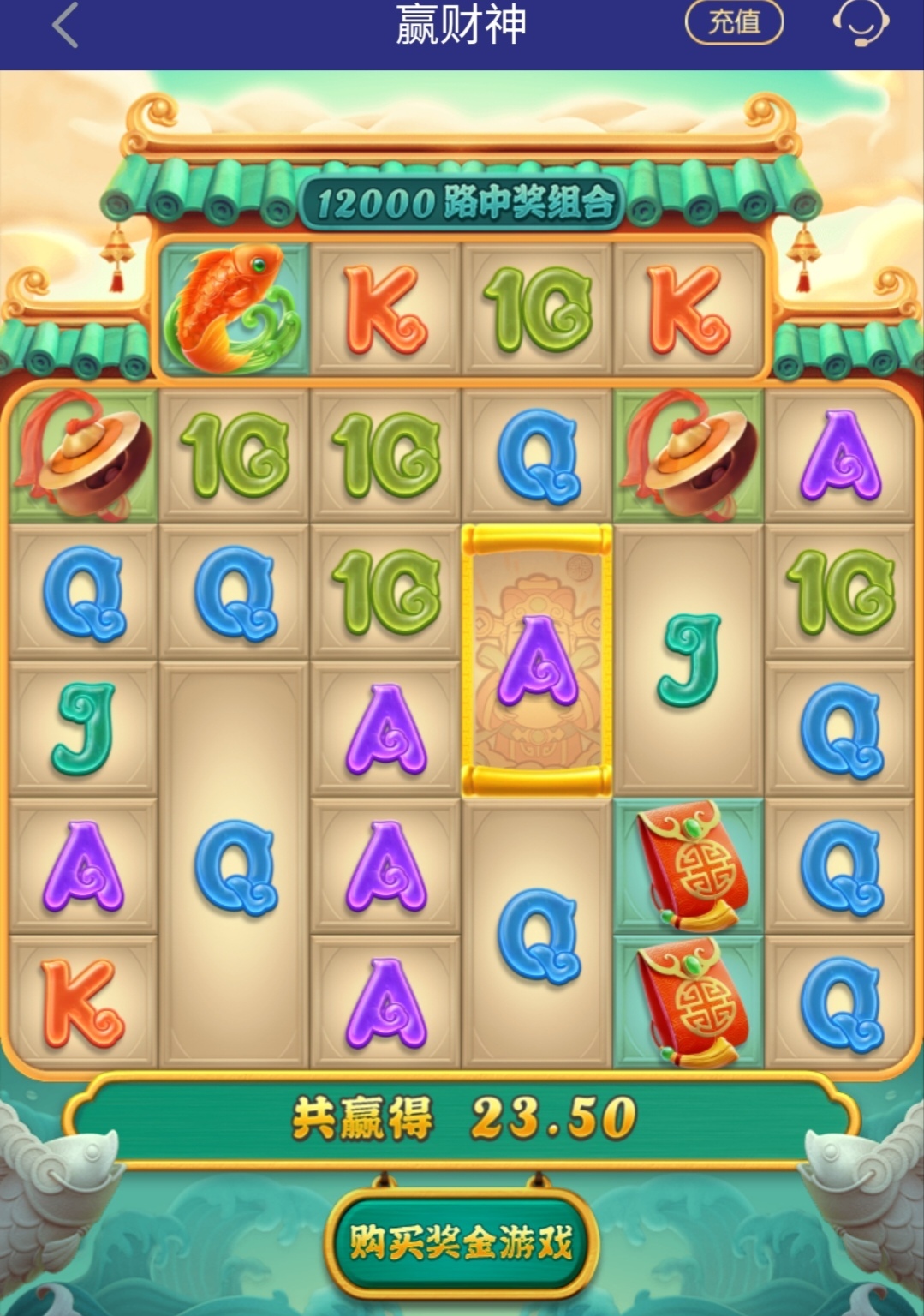Go back using the top-left arrow

tap(65, 26)
